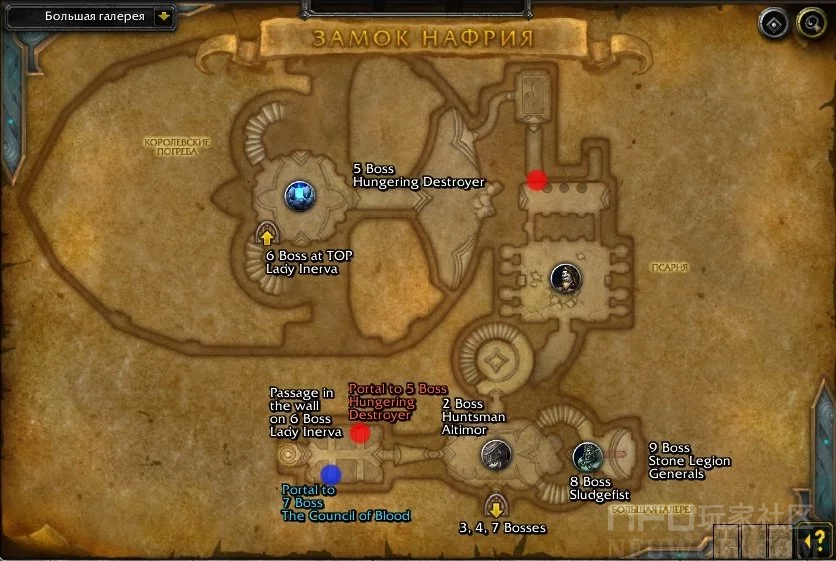Viewport: 836px width, 561px height.
Task: Select the Huntsman Altimor boss icon
Action: click(494, 455)
